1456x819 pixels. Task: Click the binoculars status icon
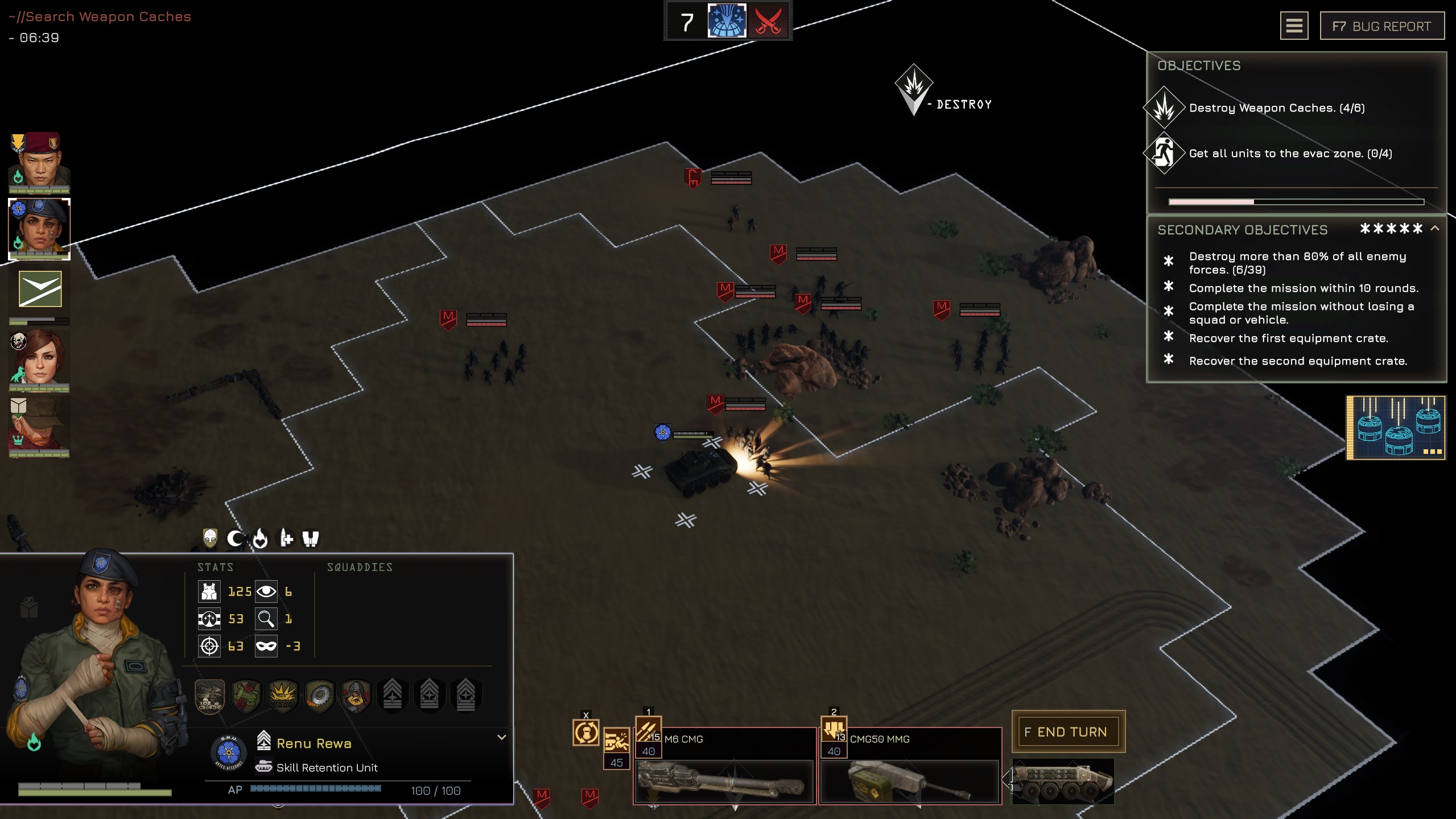click(311, 538)
